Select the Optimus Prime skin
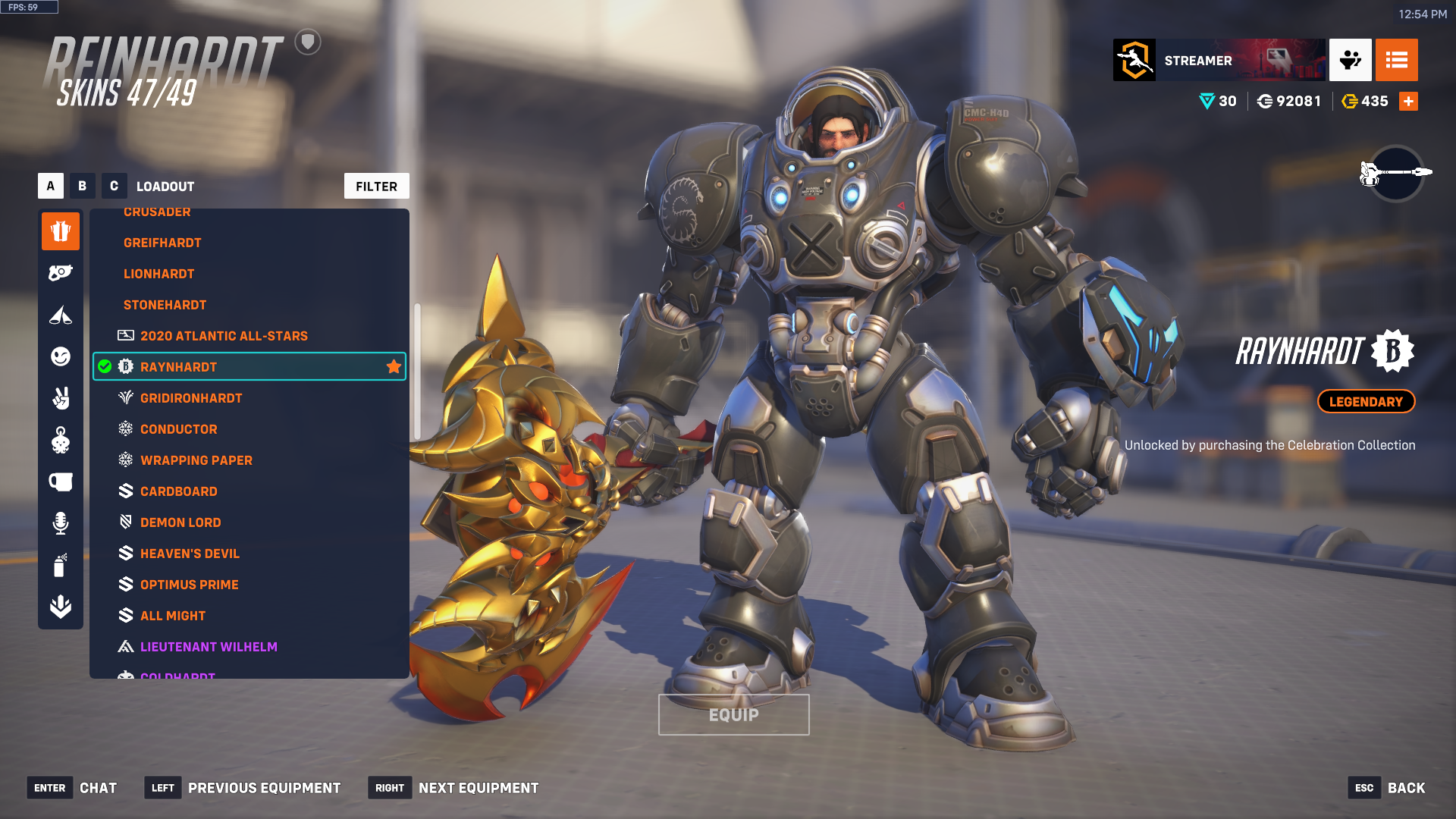1456x819 pixels. coord(189,585)
